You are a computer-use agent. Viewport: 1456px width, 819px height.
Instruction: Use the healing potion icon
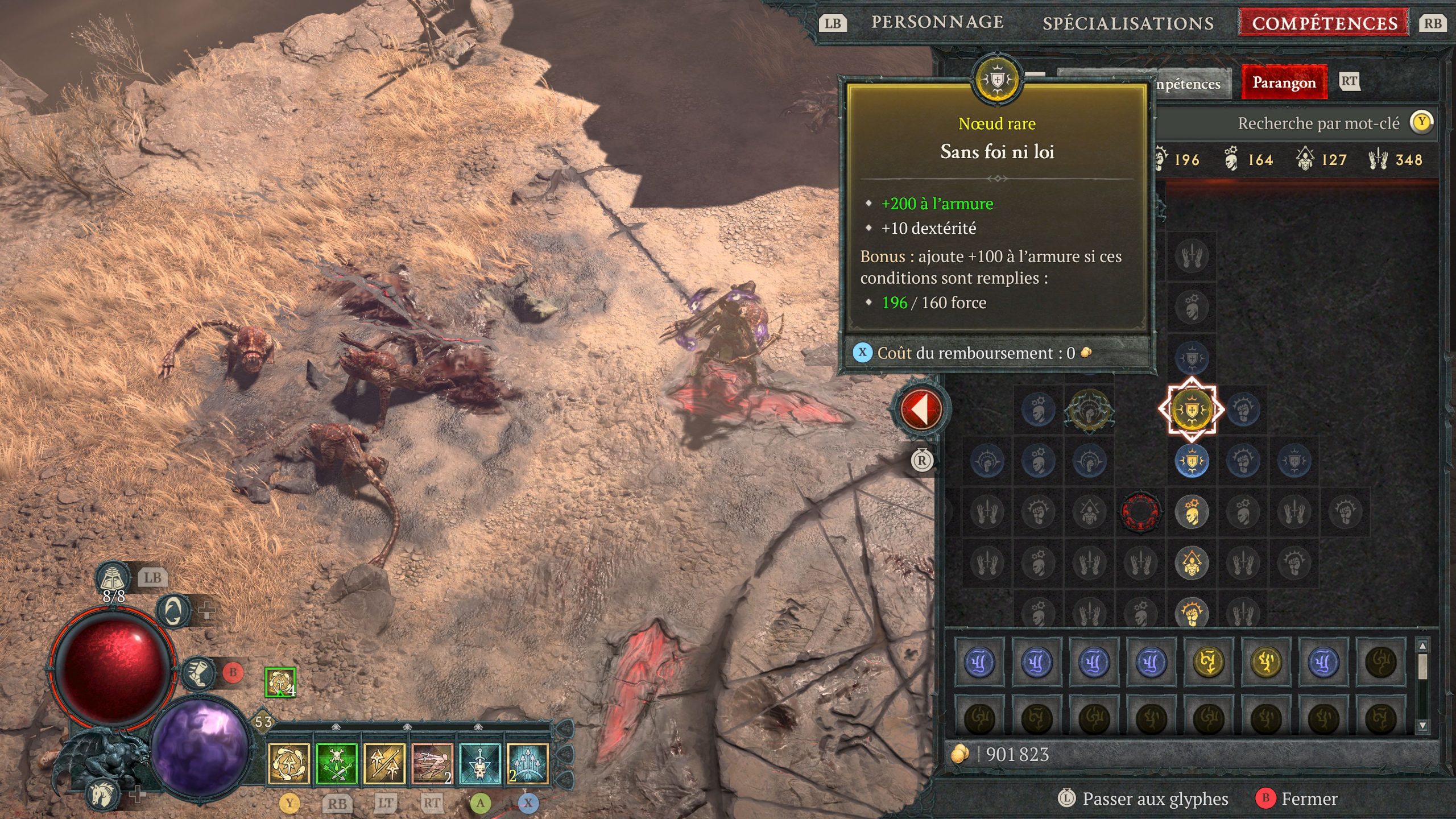[113, 578]
